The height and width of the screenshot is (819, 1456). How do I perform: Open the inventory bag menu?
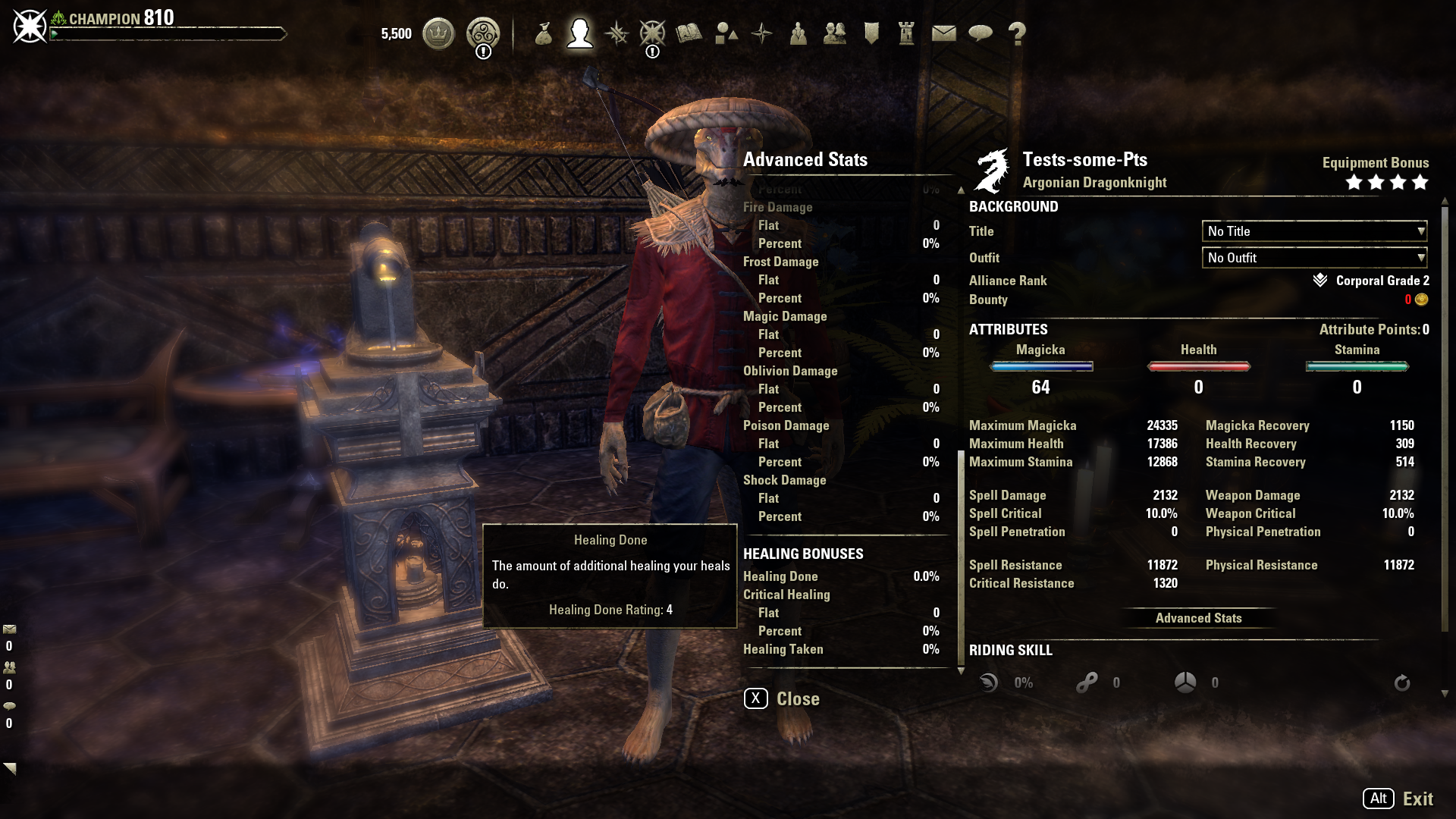point(543,33)
